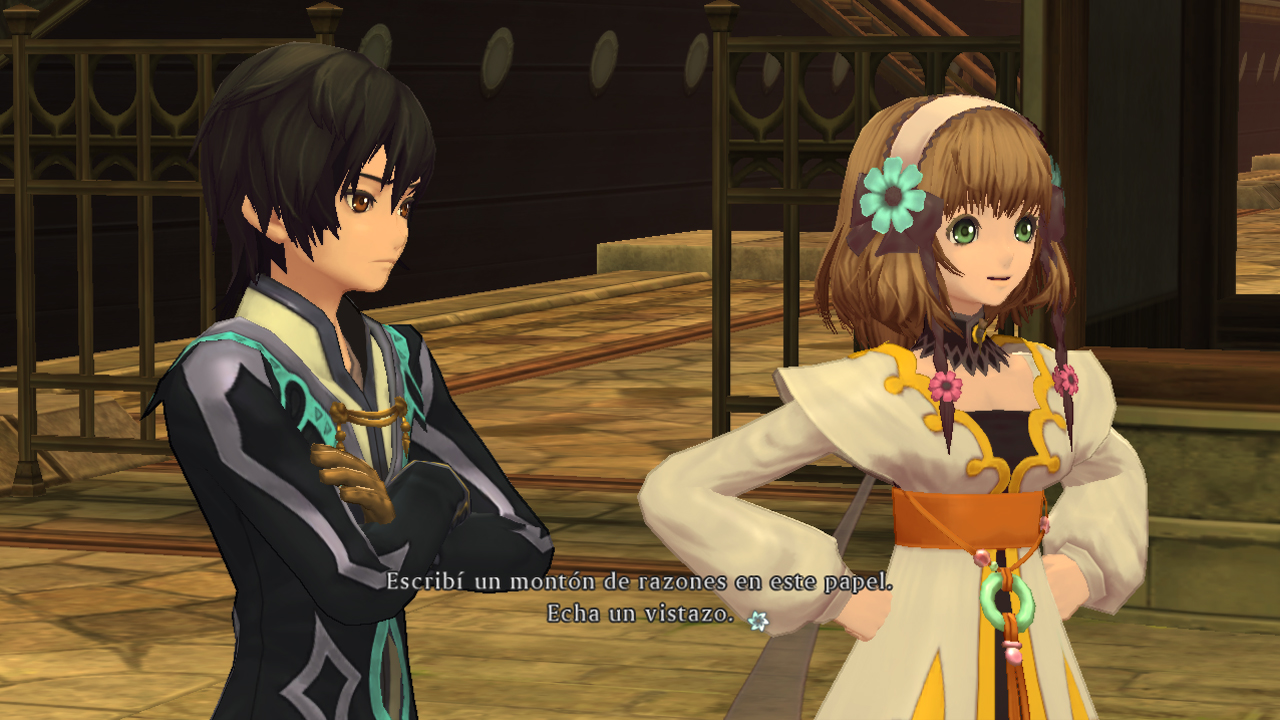
Task: Click the flower-shaped dialogue continue indicator
Action: point(758,621)
